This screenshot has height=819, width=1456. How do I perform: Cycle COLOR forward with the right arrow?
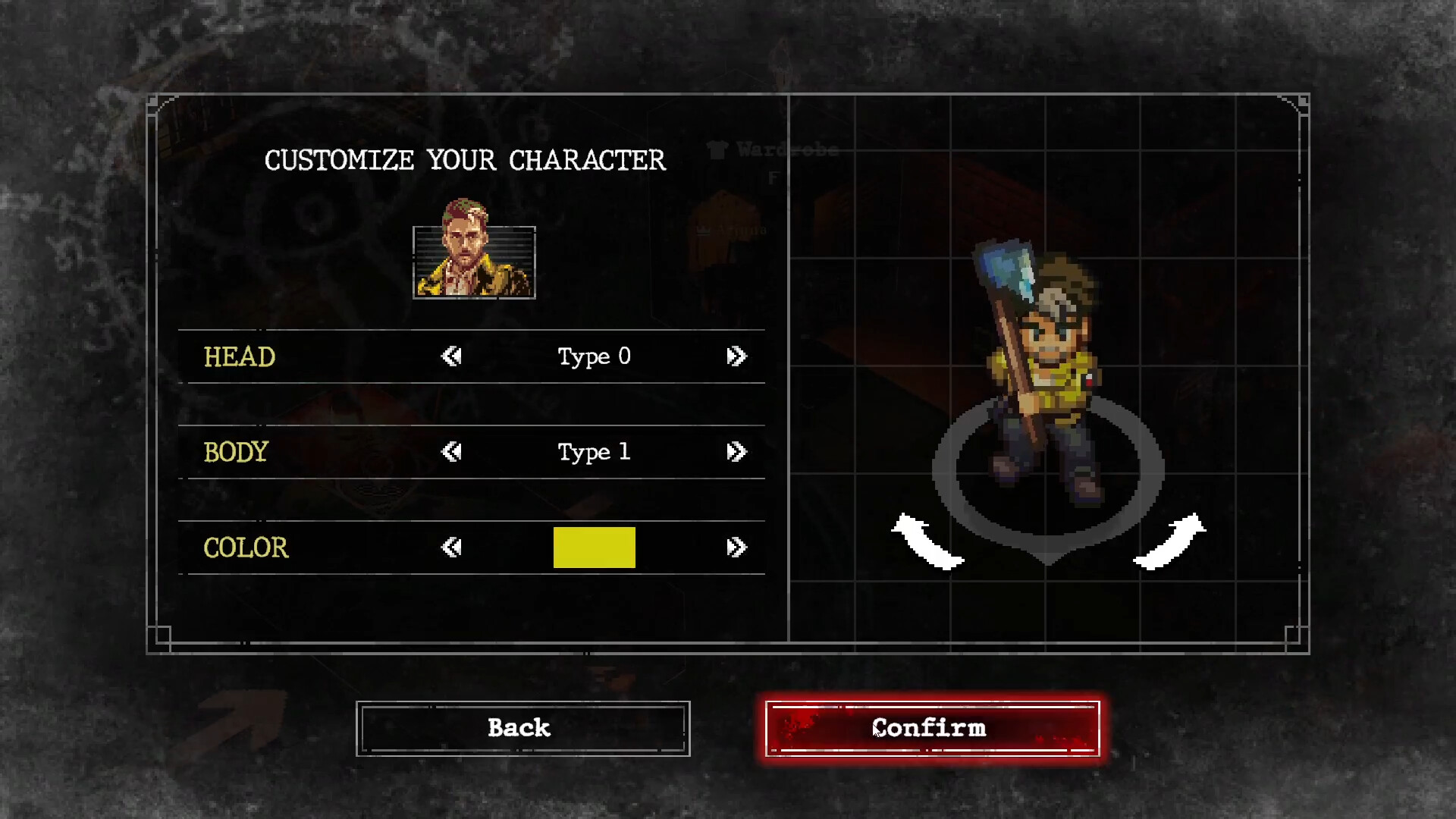point(736,548)
